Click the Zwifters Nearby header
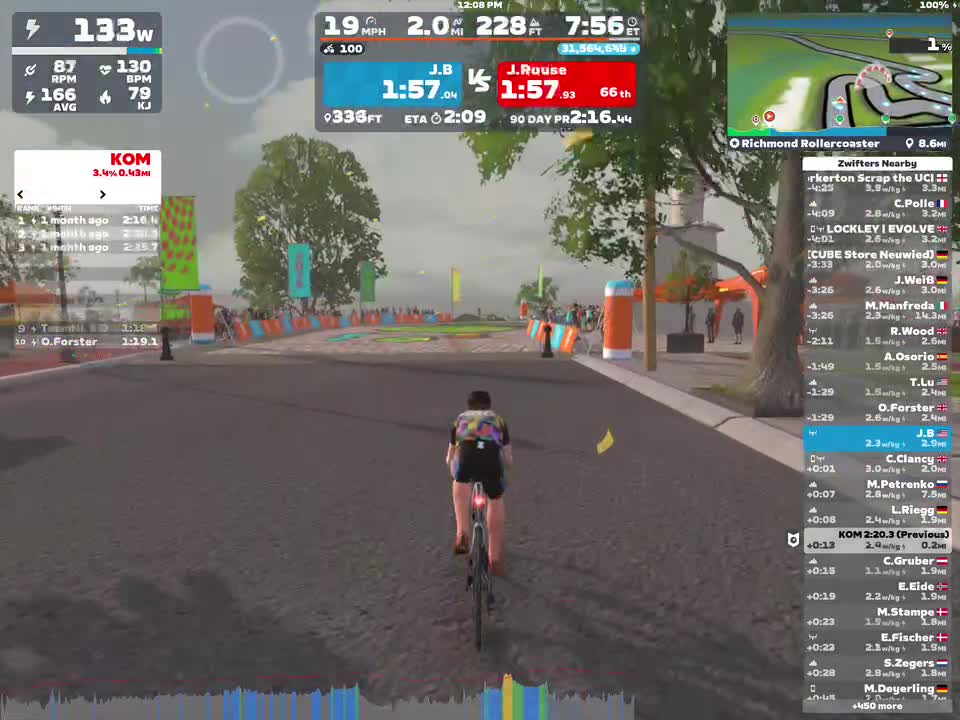 click(x=877, y=163)
